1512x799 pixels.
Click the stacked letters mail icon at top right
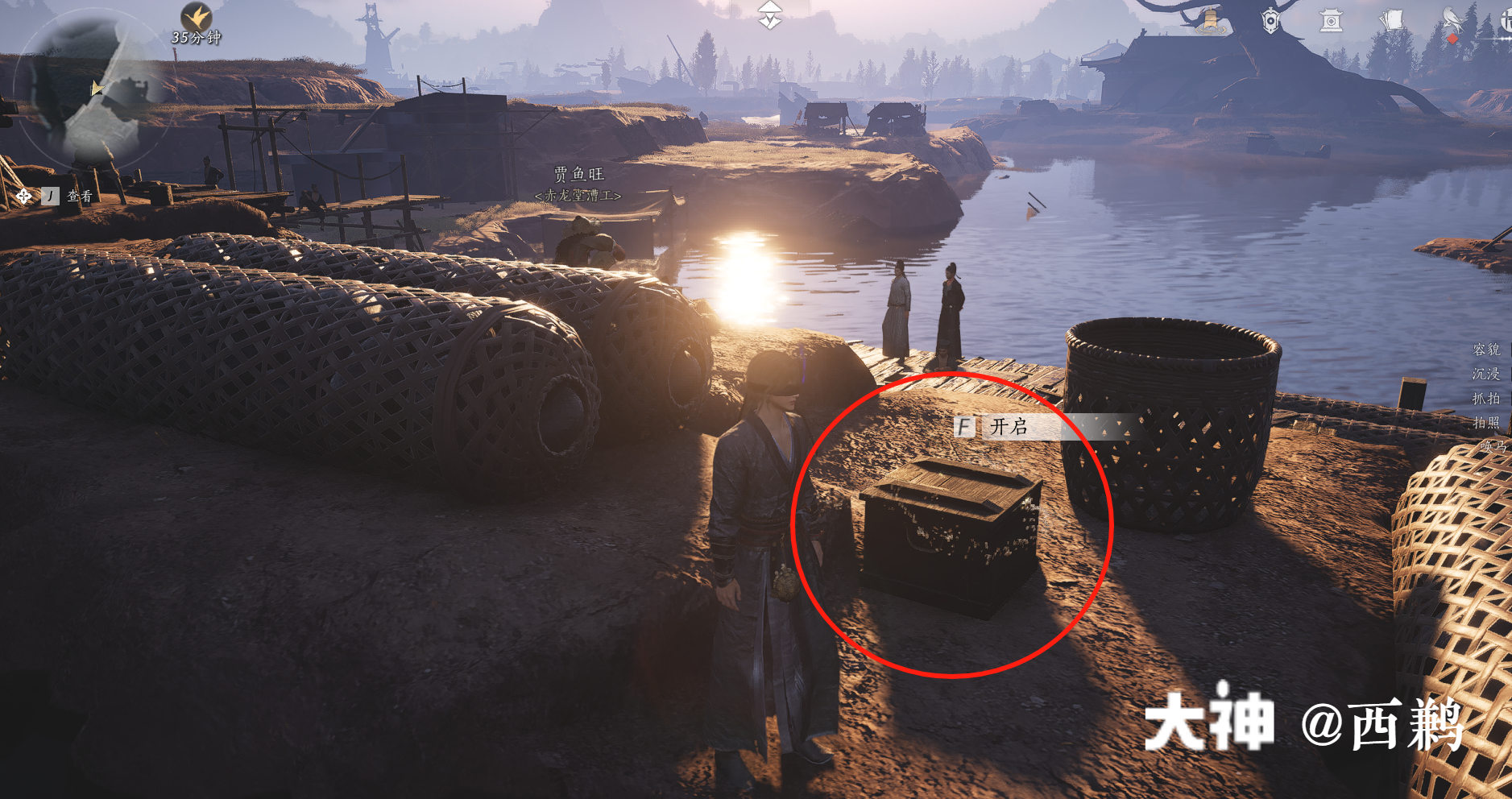click(1391, 20)
